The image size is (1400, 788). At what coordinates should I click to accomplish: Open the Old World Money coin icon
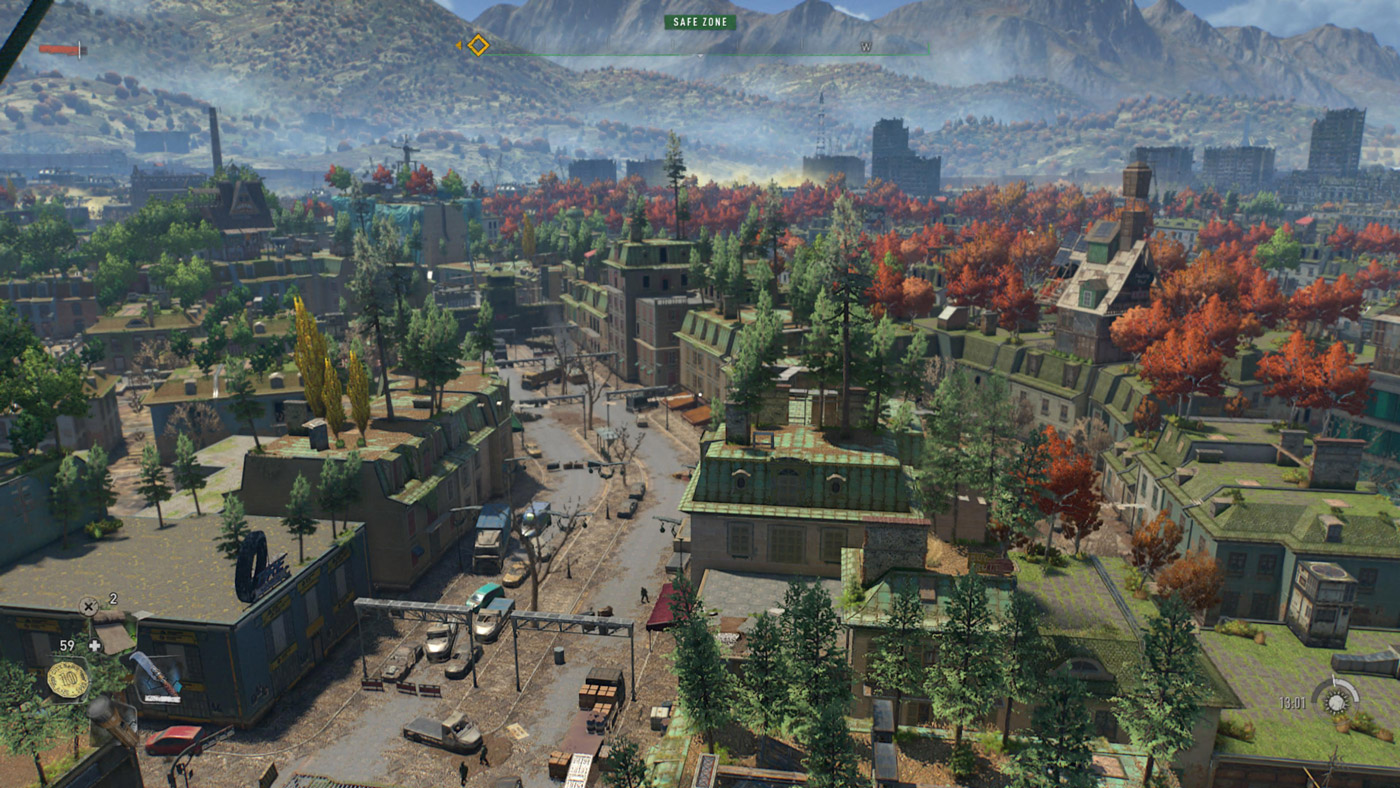pos(70,678)
